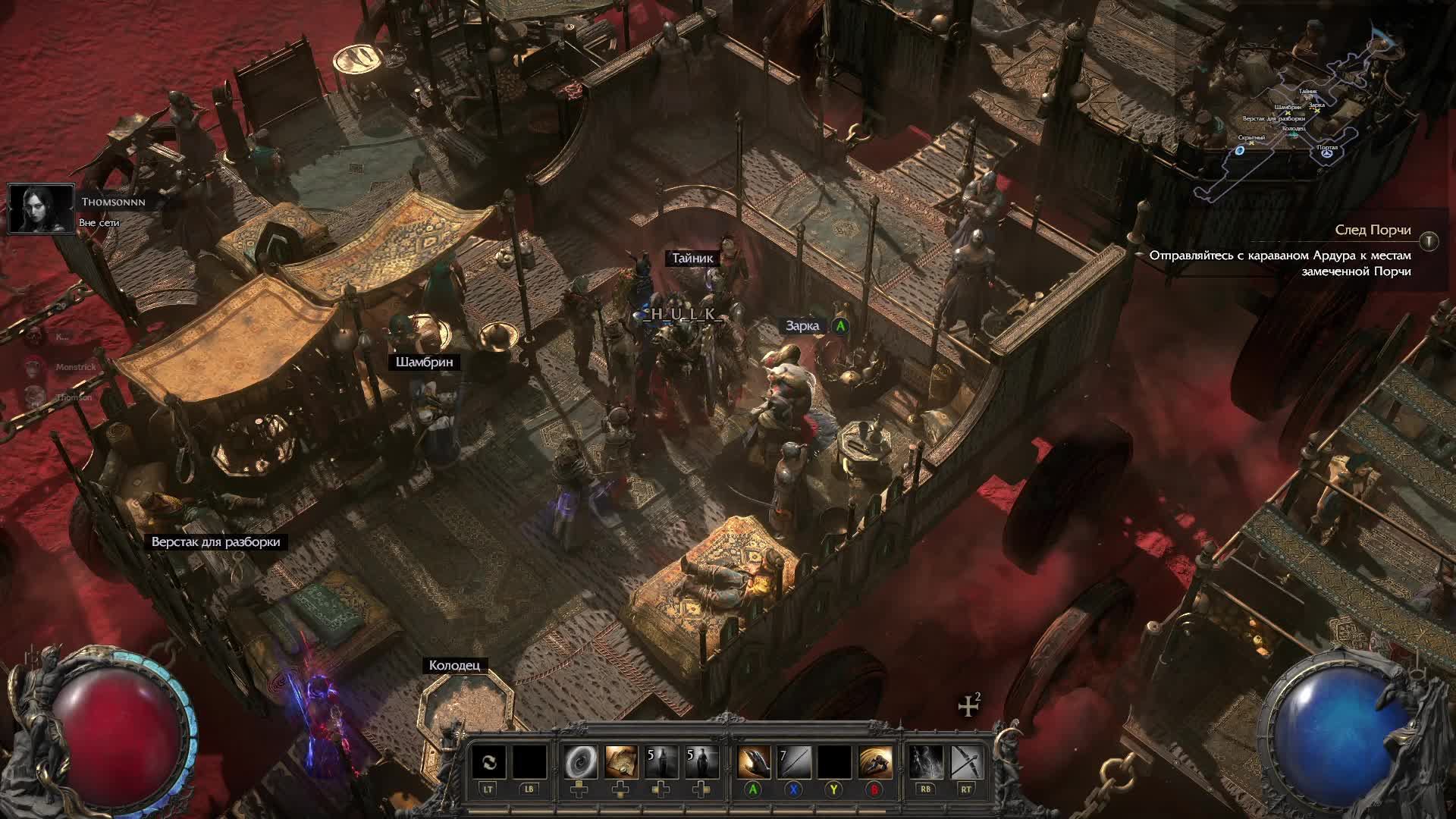Image resolution: width=1456 pixels, height=819 pixels.
Task: Select Thomsonnn's party member portrait
Action: [41, 209]
